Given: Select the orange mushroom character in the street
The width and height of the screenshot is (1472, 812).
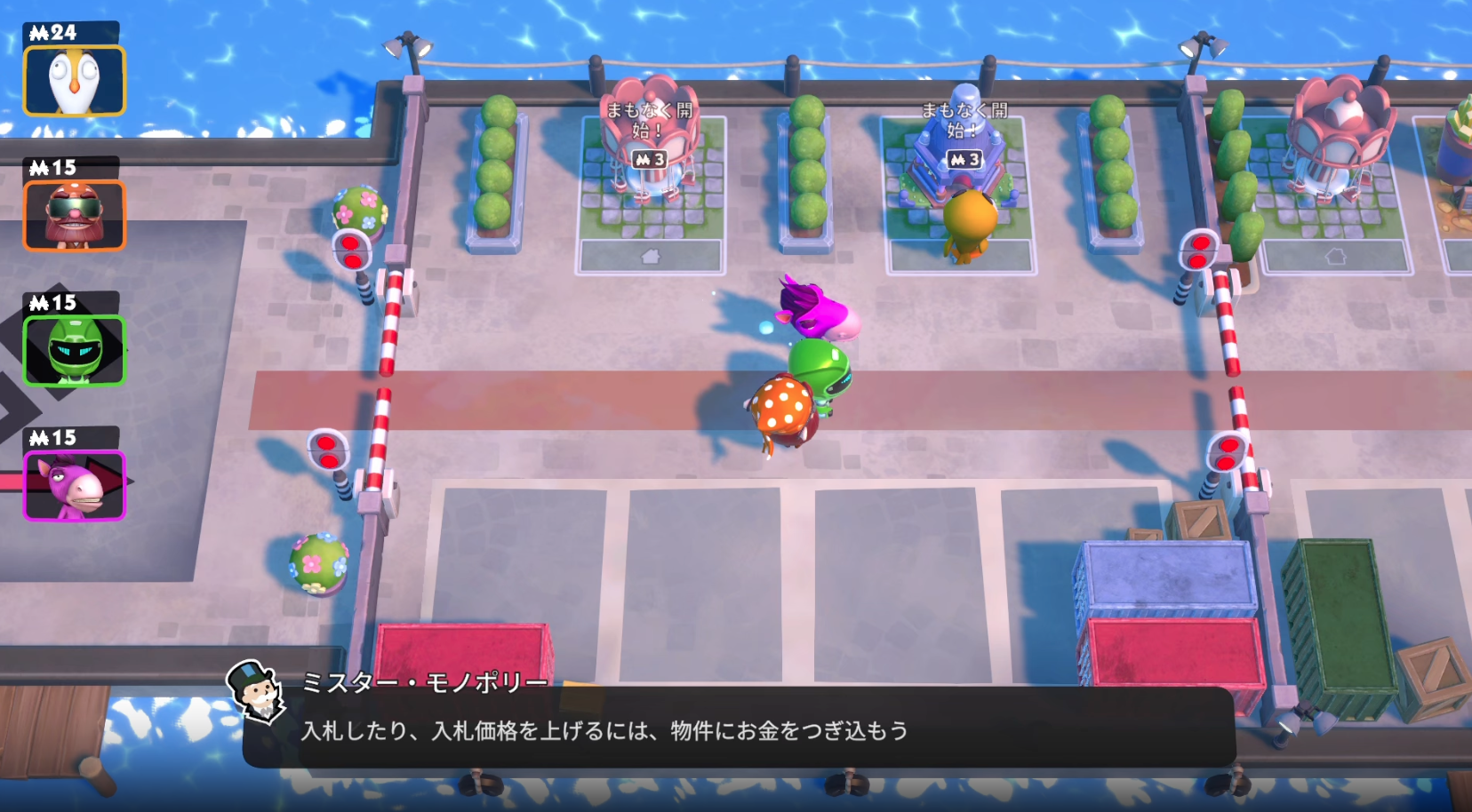Looking at the screenshot, I should [x=780, y=410].
